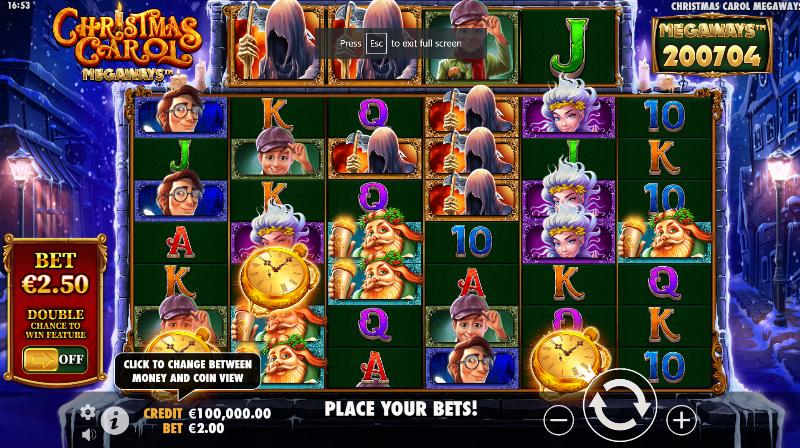Decrease the bet with the minus button

point(561,418)
